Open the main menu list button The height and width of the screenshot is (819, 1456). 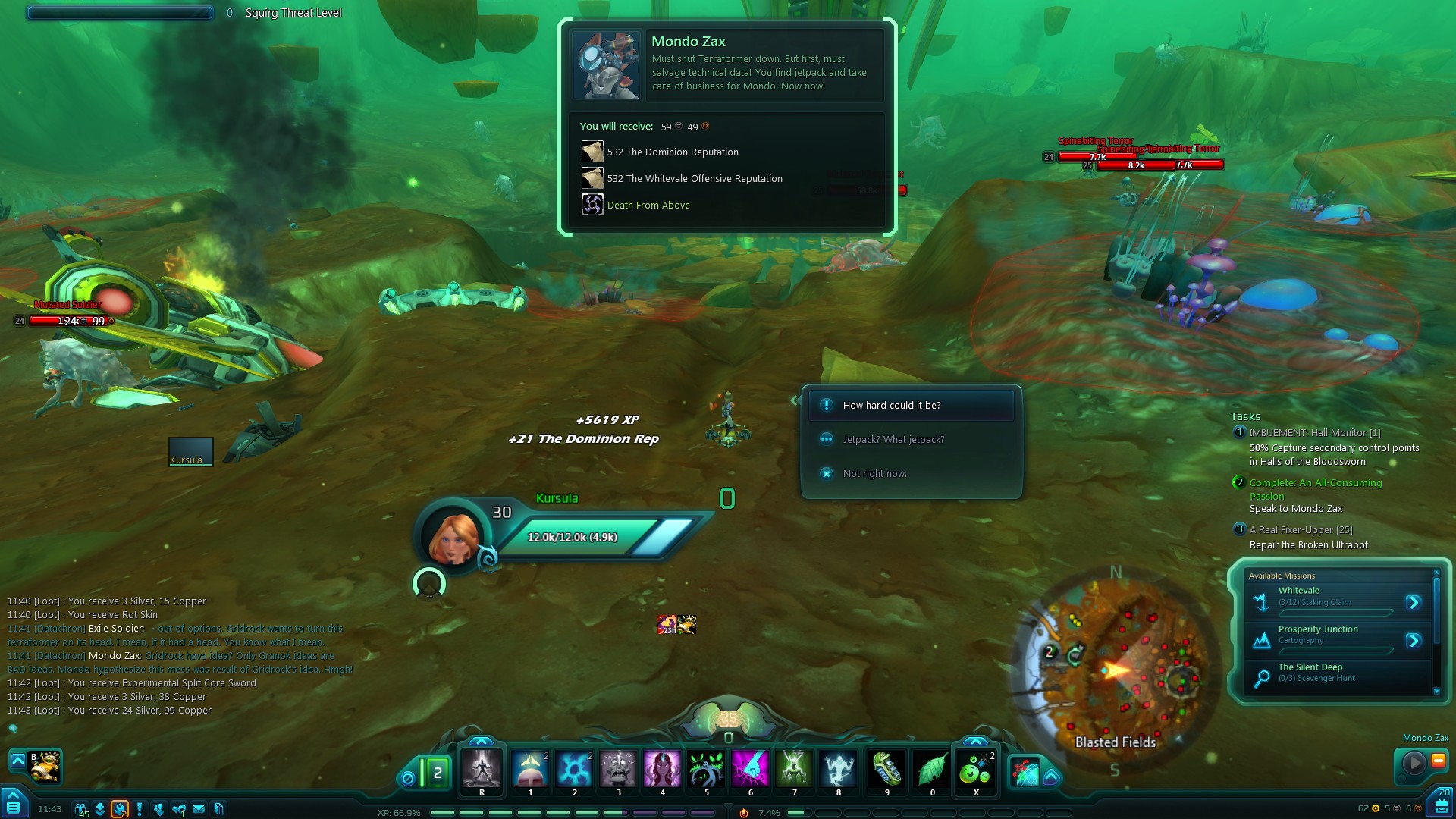(13, 806)
